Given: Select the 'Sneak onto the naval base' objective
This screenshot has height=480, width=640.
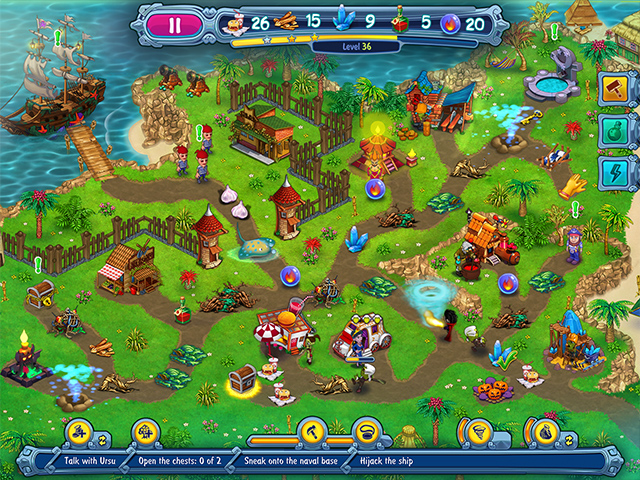Looking at the screenshot, I should click(x=286, y=460).
